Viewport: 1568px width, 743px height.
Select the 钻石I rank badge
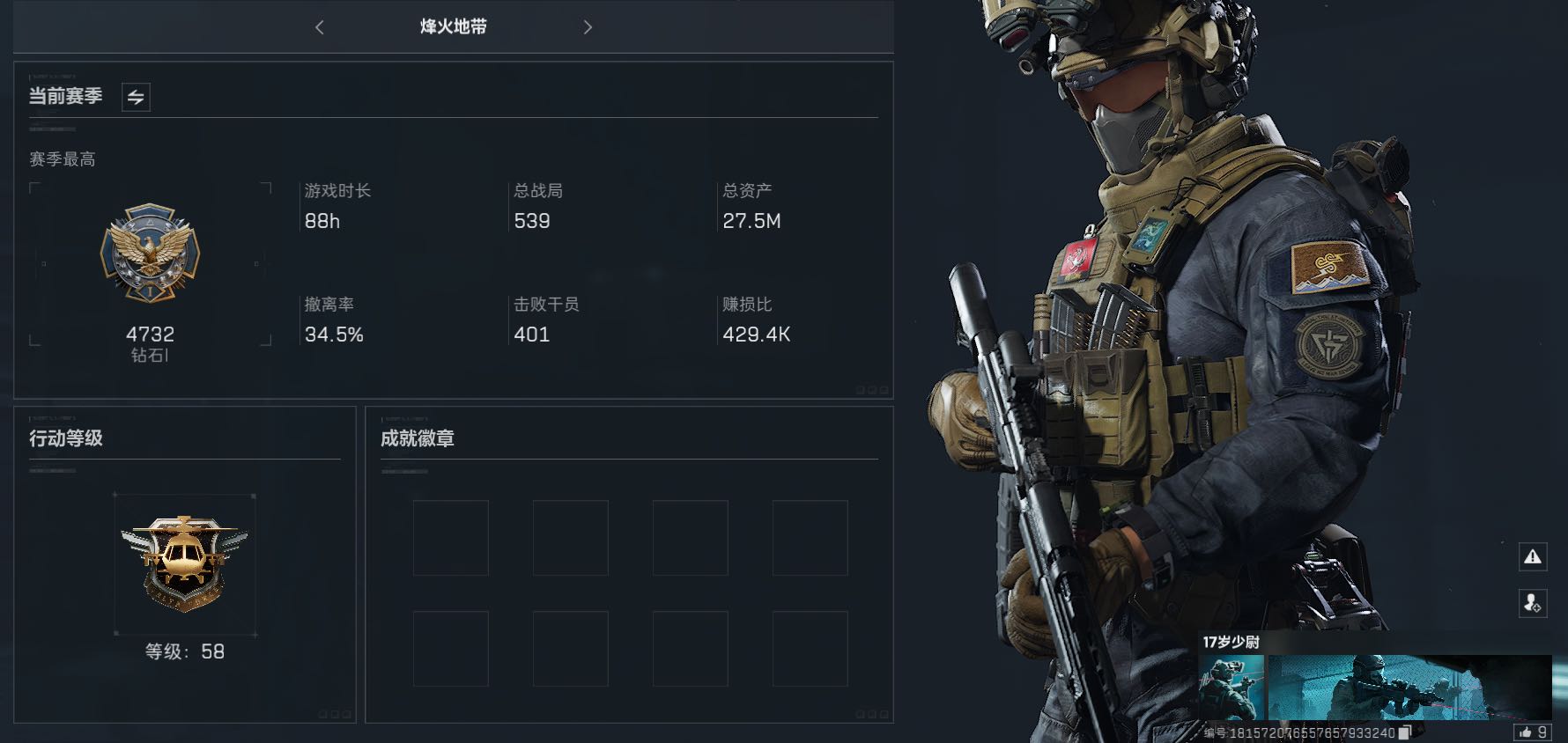tap(150, 254)
